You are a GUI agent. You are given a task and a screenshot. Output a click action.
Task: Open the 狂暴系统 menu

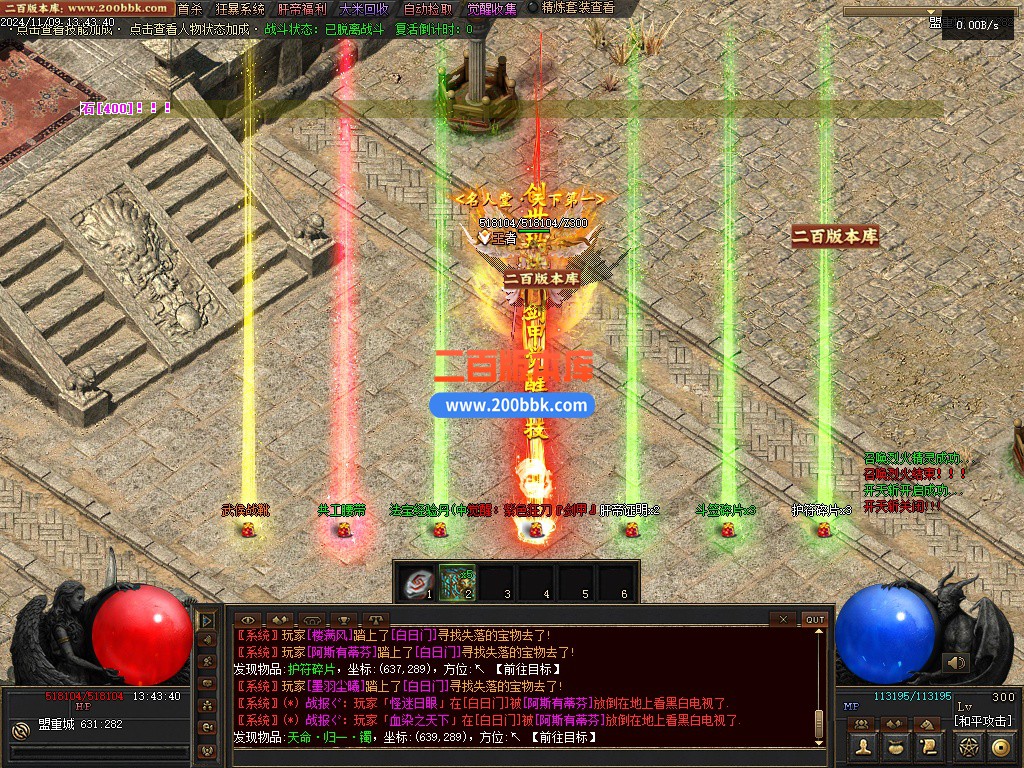coord(240,9)
